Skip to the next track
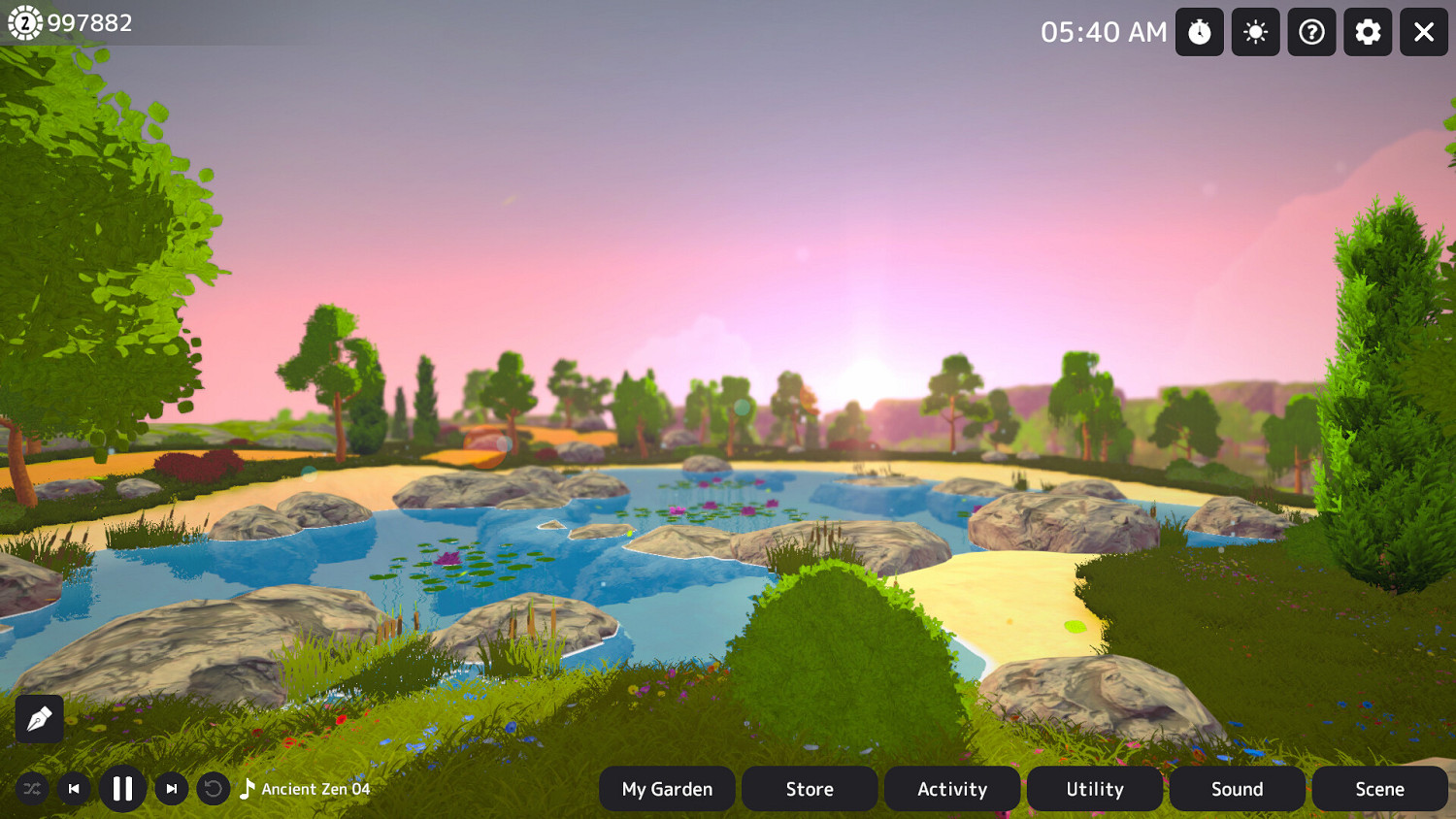The height and width of the screenshot is (819, 1456). pyautogui.click(x=171, y=789)
